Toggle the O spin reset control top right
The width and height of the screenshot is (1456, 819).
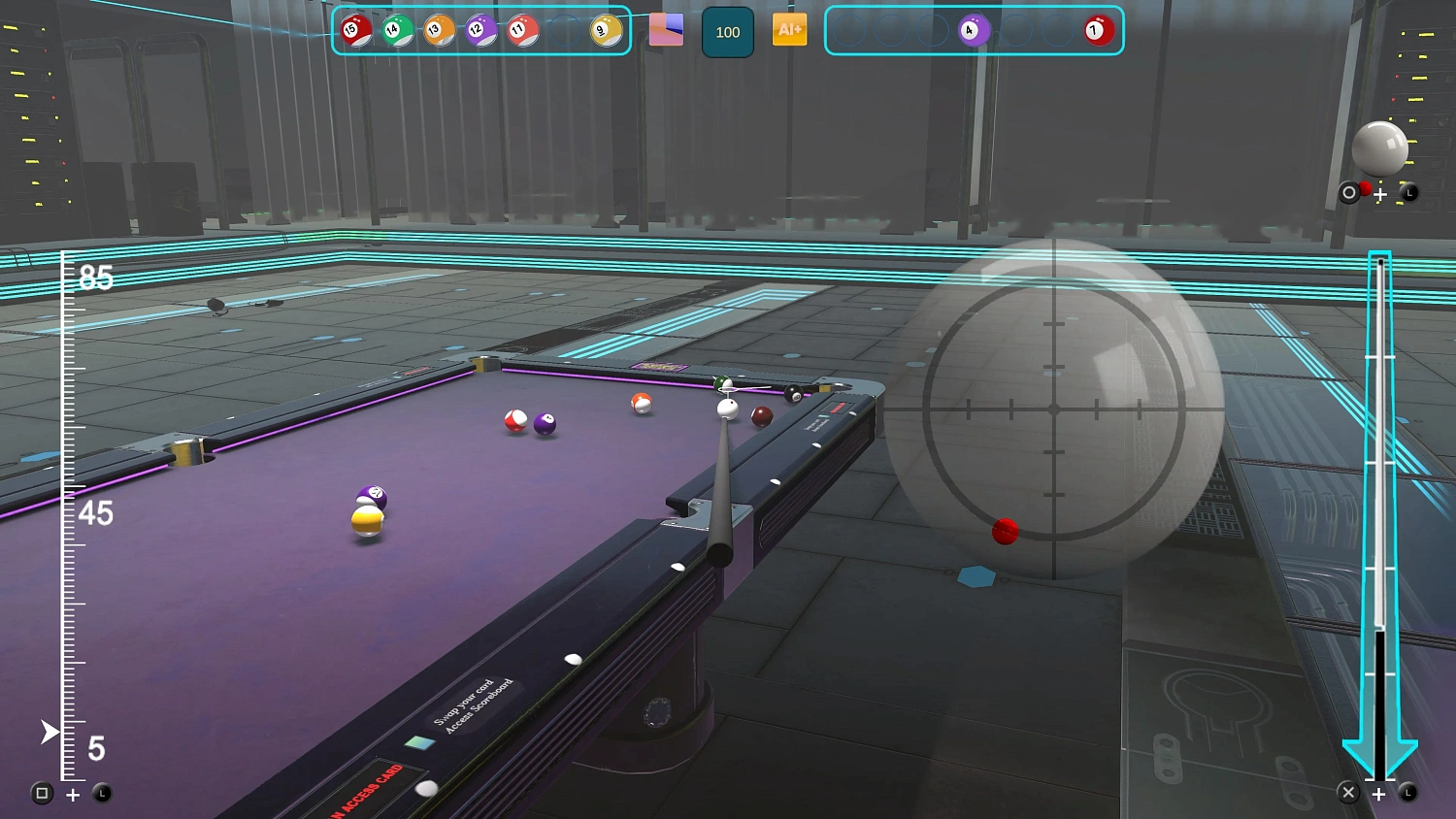[x=1349, y=193]
